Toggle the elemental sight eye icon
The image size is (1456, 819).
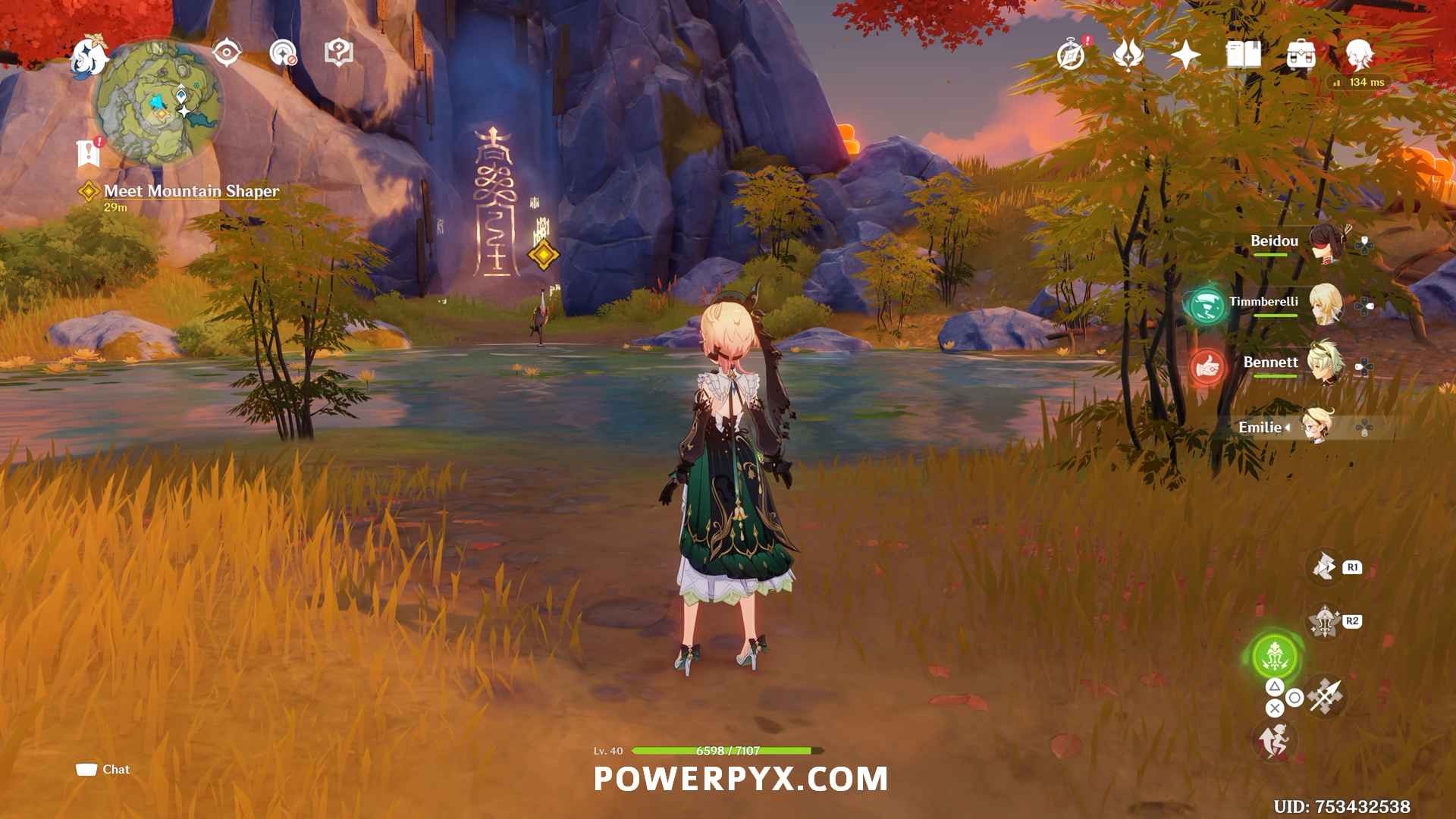pyautogui.click(x=226, y=53)
